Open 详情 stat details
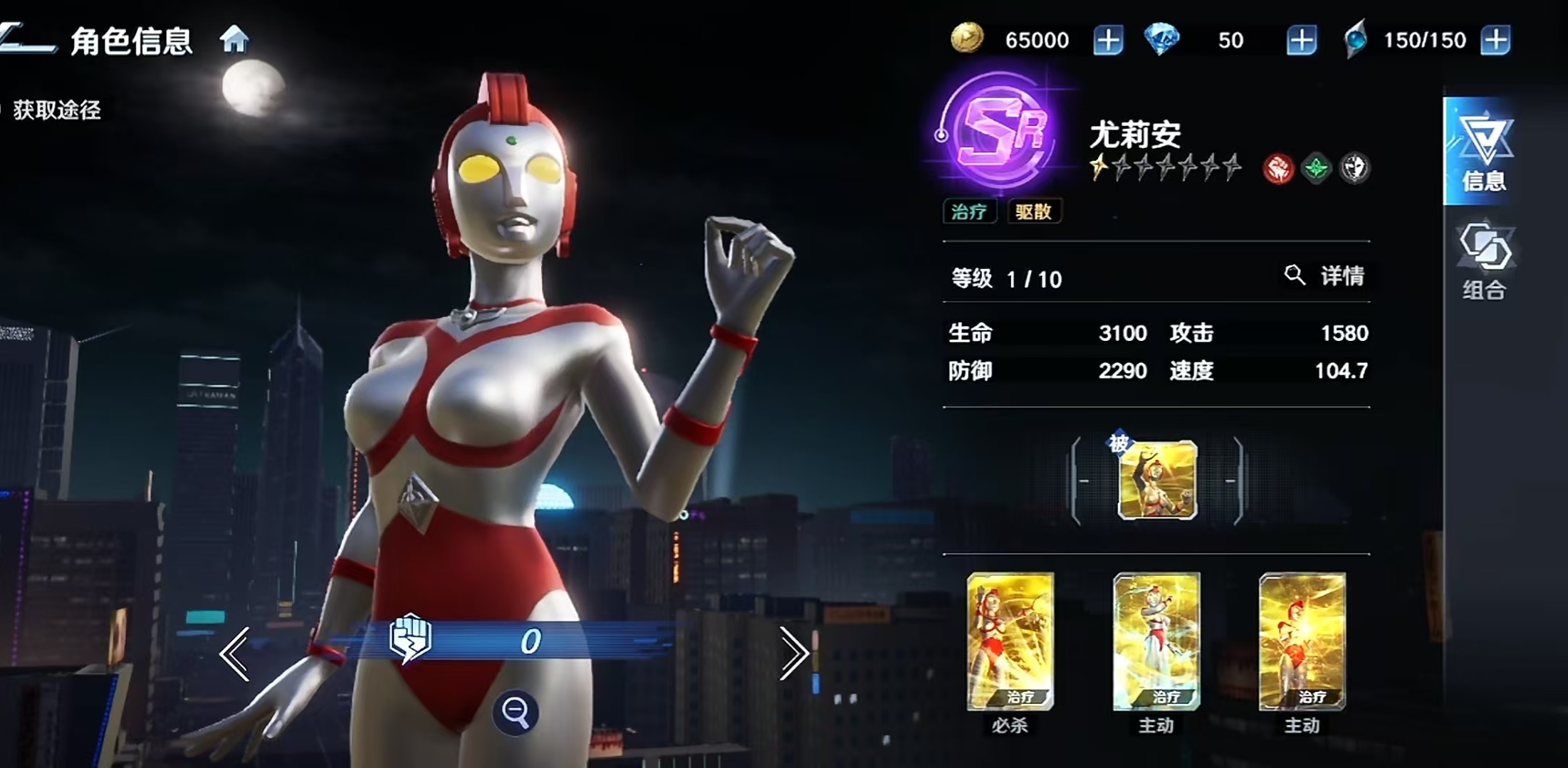Image resolution: width=1568 pixels, height=768 pixels. (x=1326, y=276)
